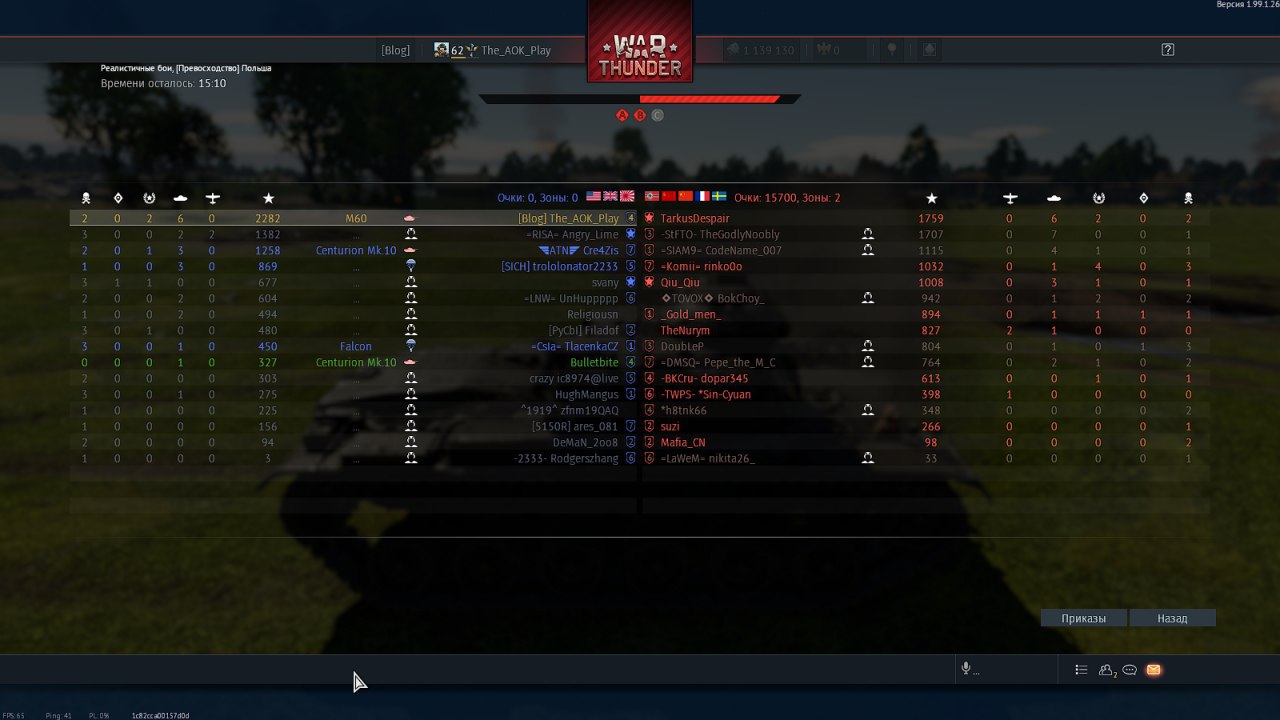Toggle the voice chat microphone icon
1280x720 pixels.
pyautogui.click(x=966, y=669)
